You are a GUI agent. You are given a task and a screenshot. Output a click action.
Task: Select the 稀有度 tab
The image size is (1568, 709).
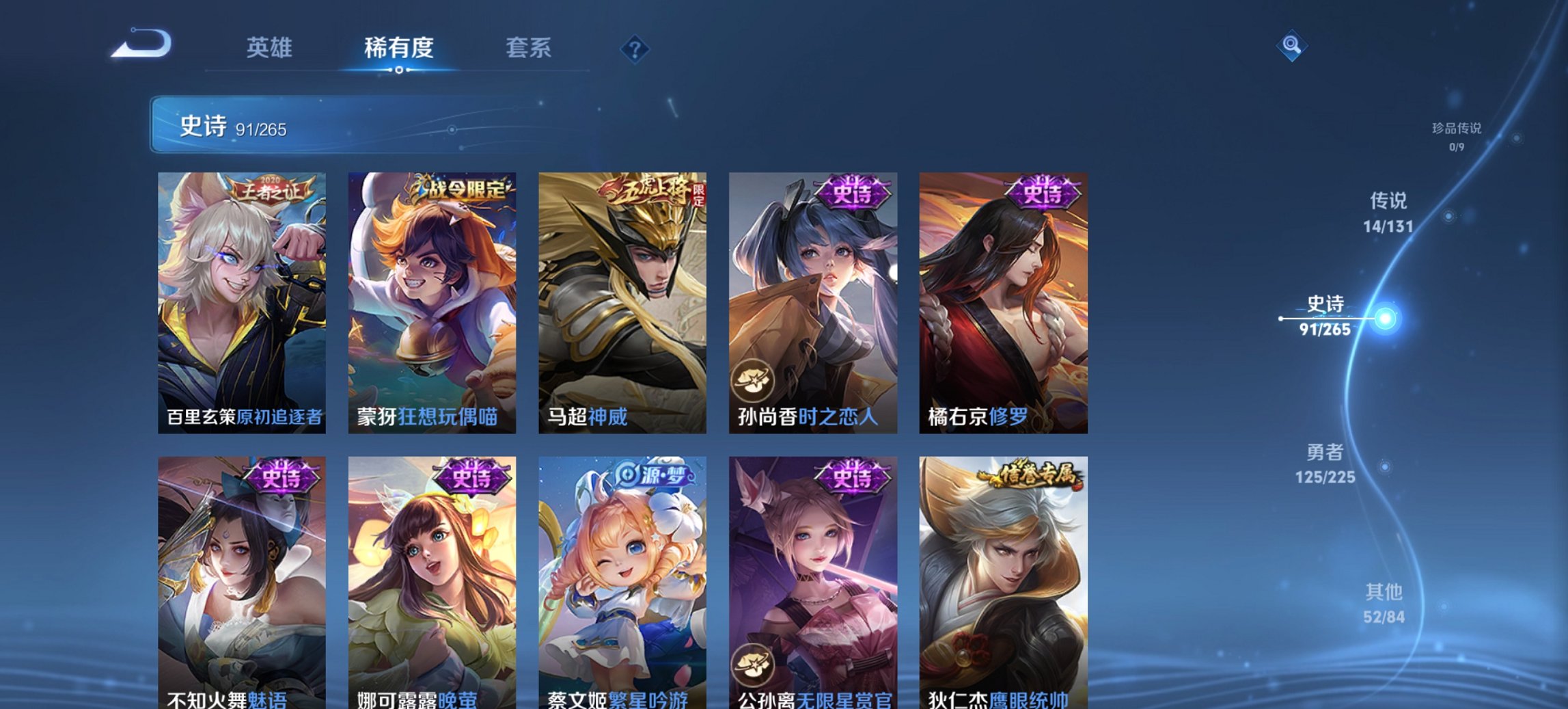point(399,48)
